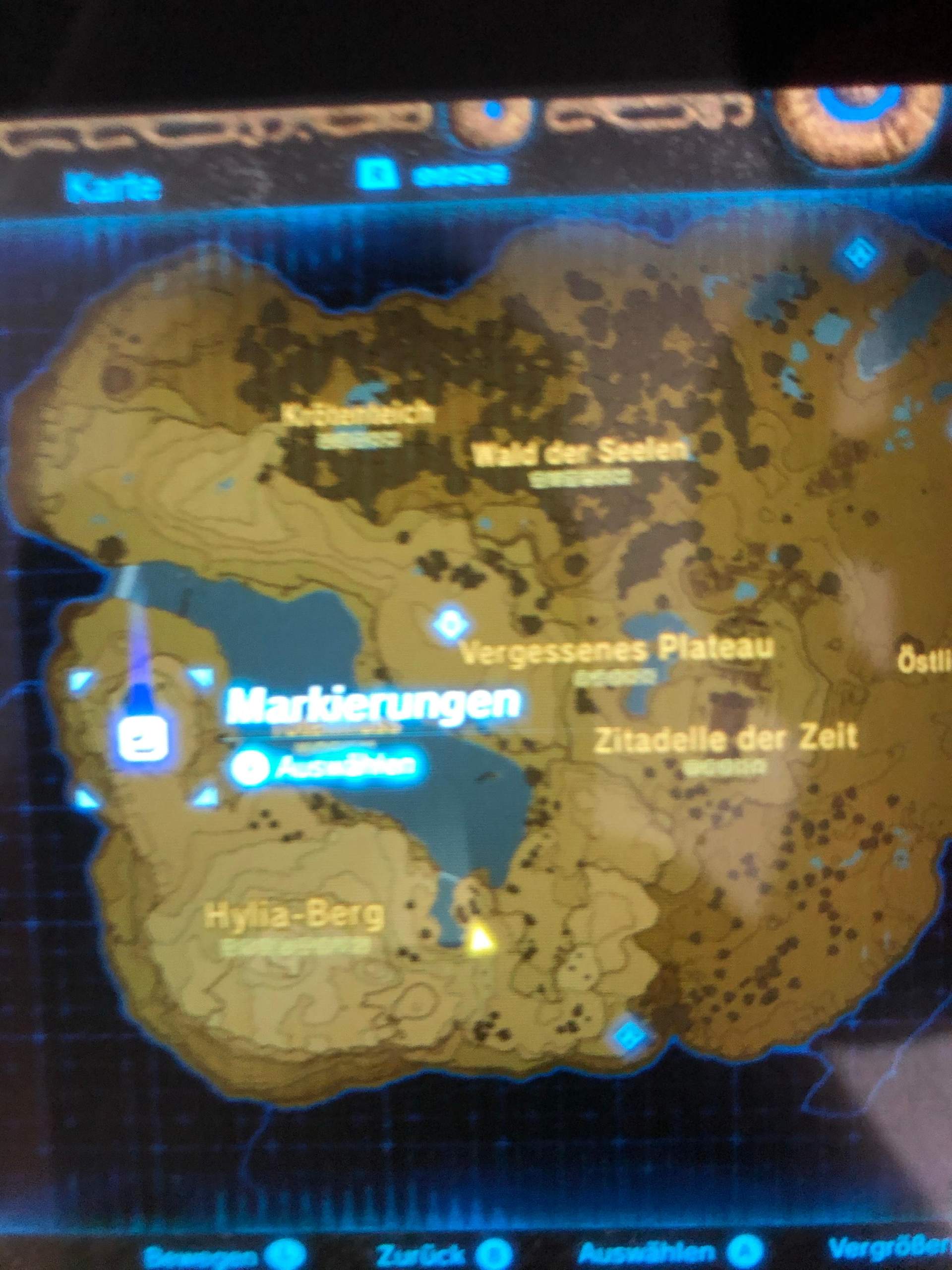Click Vergrößern at the bottom right
Viewport: 952px width, 1270px height.
click(x=895, y=1252)
